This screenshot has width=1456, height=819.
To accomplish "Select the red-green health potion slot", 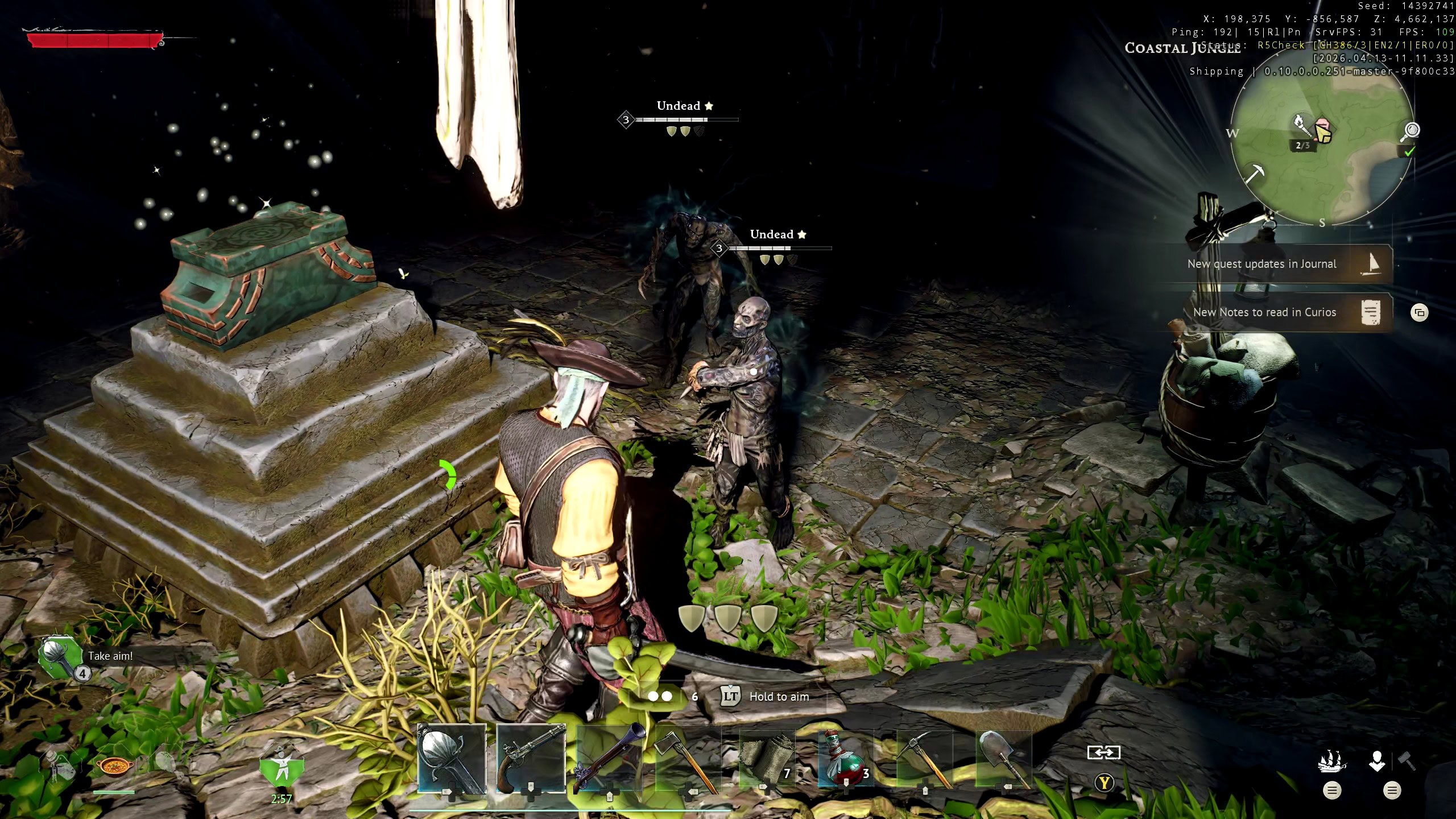I will 845,759.
